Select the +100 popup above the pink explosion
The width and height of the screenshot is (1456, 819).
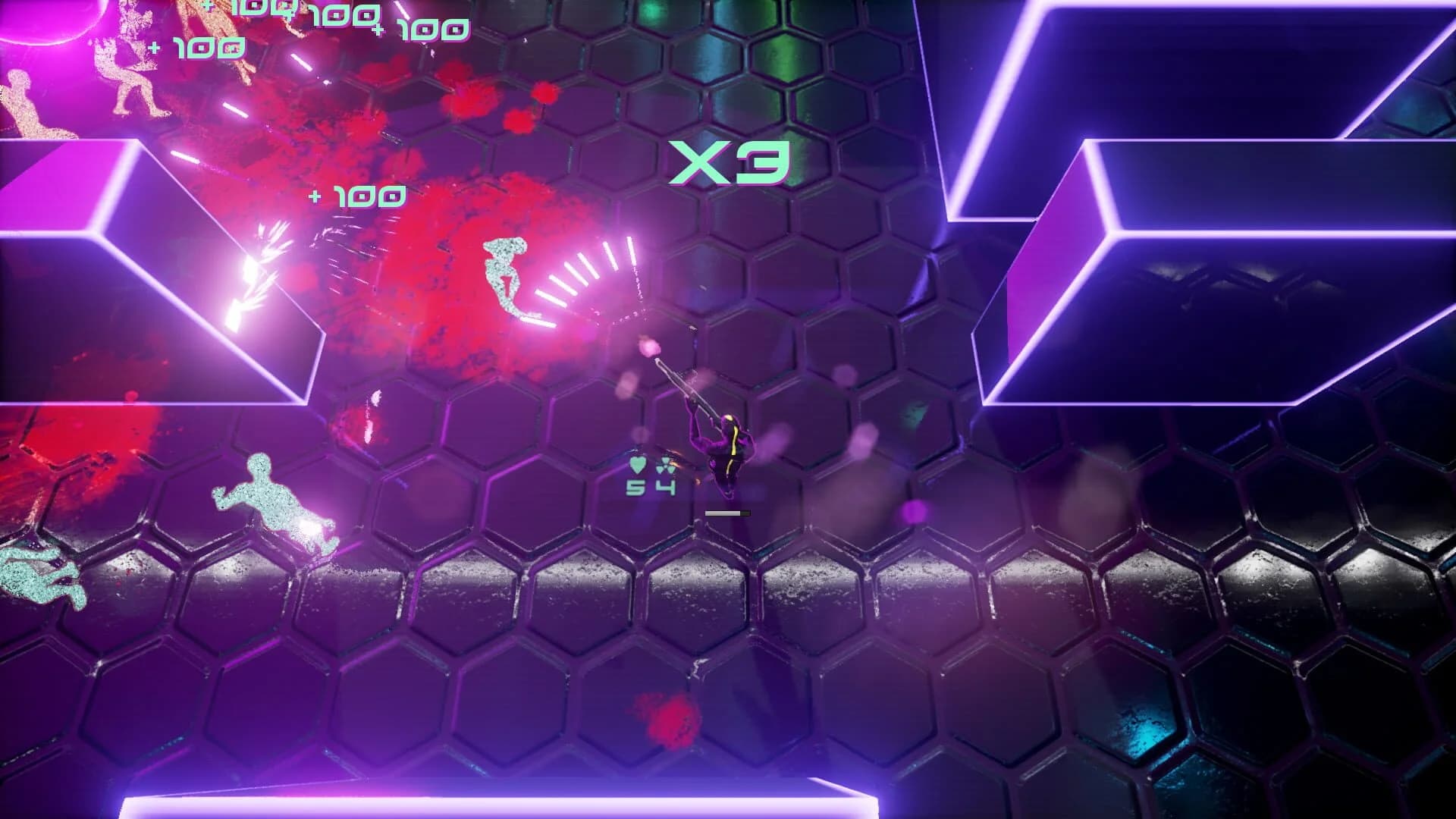pyautogui.click(x=356, y=196)
